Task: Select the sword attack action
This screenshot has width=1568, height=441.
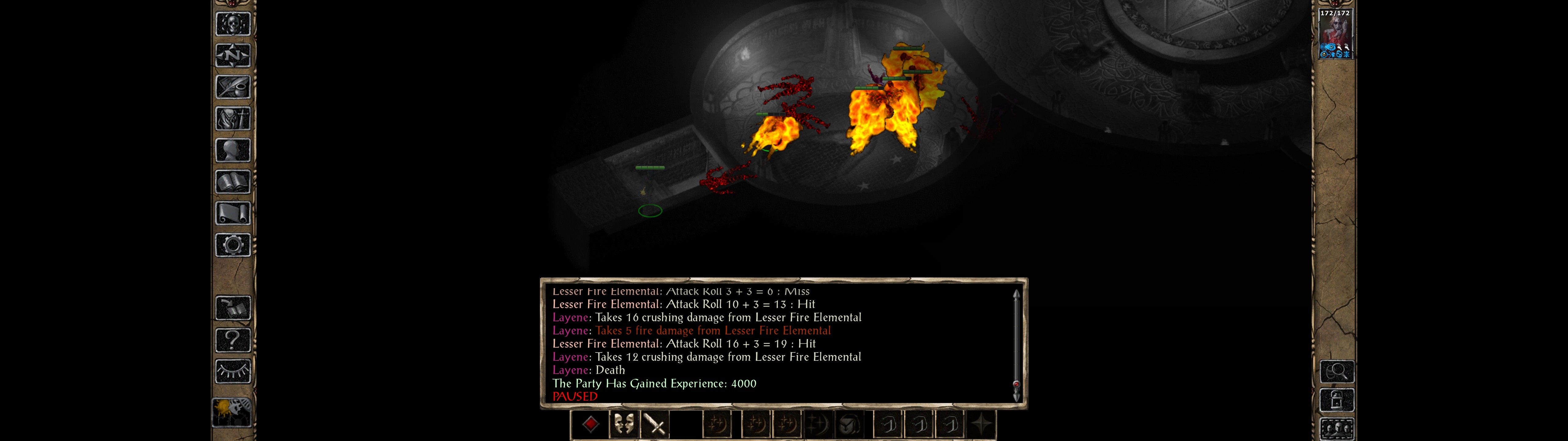Action: coord(655,424)
